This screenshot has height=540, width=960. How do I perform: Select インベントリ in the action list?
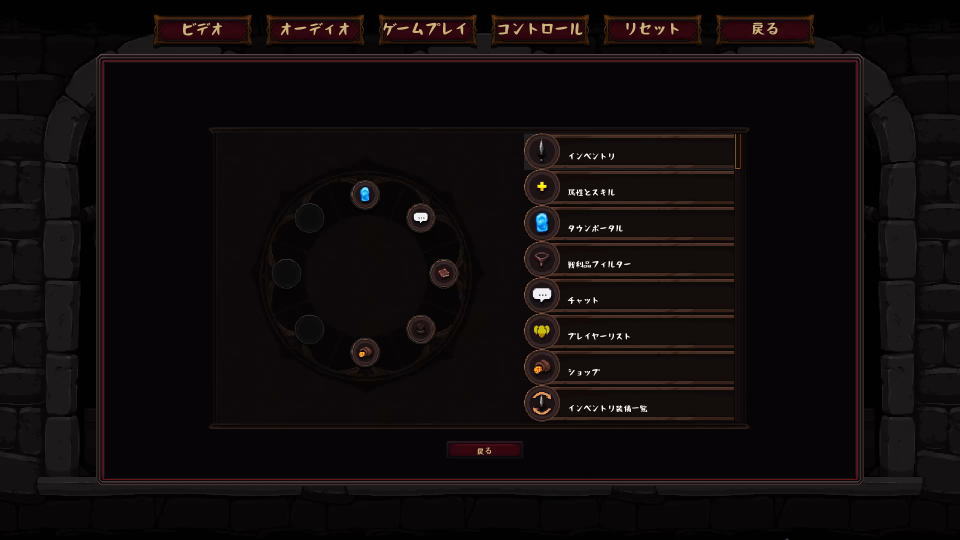630,153
